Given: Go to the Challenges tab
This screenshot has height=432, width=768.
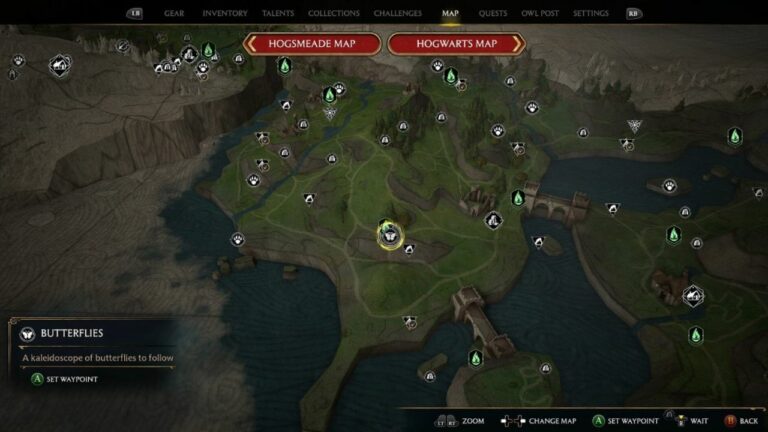Looking at the screenshot, I should [397, 13].
